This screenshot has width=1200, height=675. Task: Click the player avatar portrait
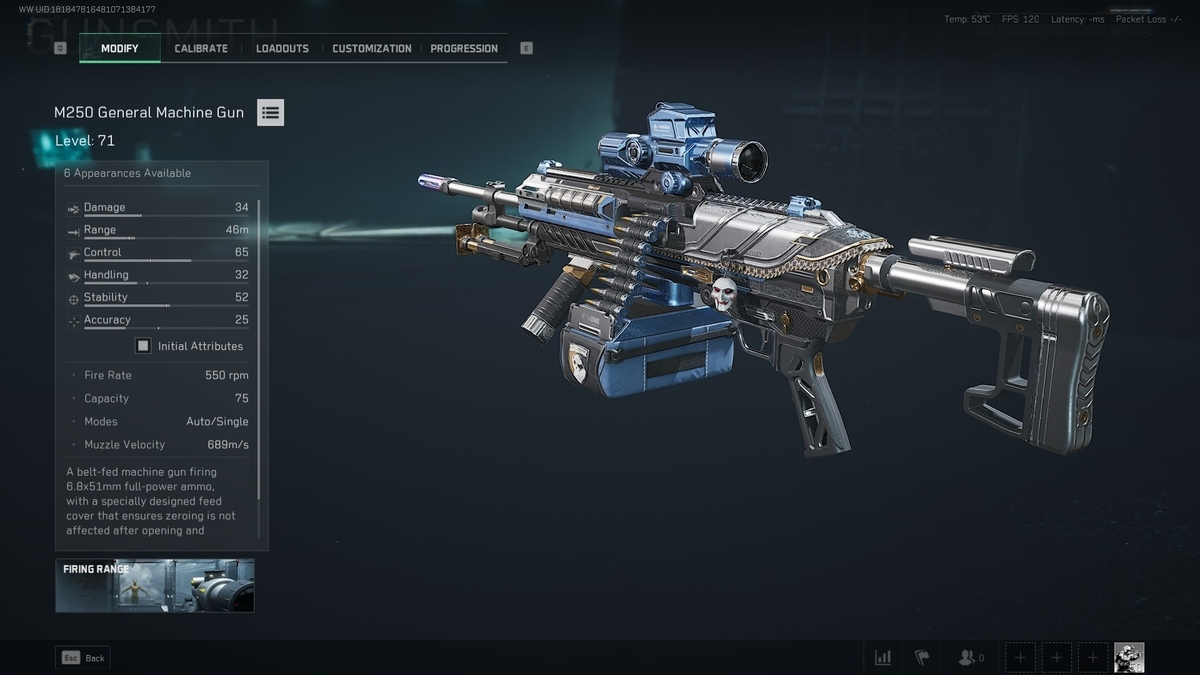tap(1129, 657)
